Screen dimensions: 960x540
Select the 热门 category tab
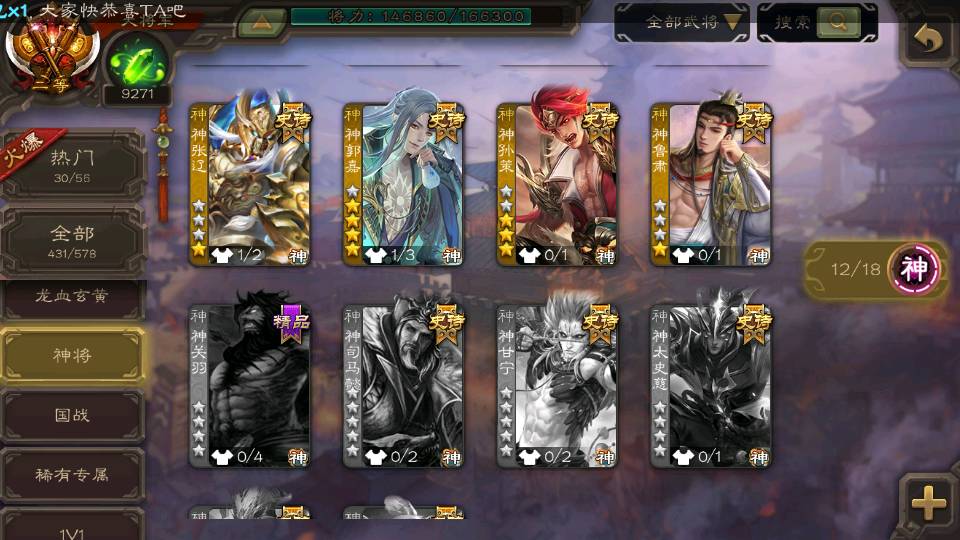pyautogui.click(x=72, y=164)
